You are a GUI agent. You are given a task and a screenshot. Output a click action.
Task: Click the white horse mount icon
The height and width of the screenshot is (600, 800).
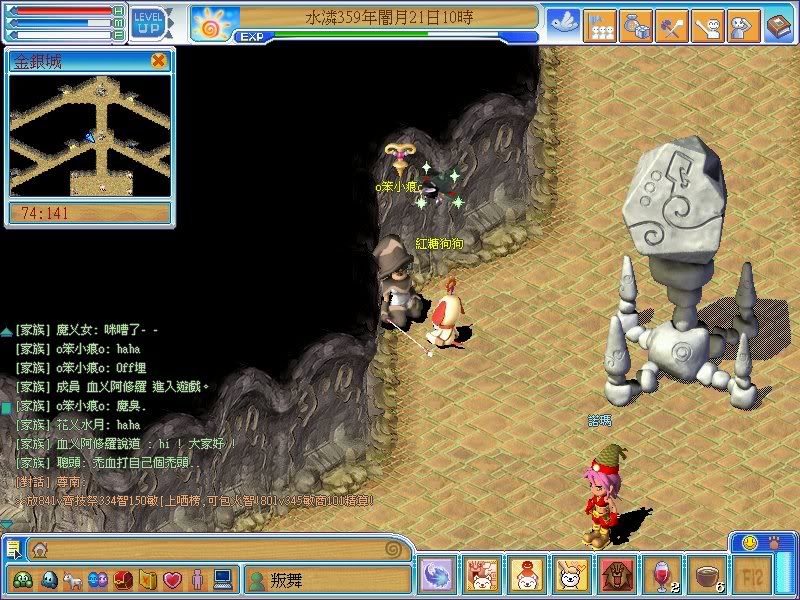(x=72, y=579)
